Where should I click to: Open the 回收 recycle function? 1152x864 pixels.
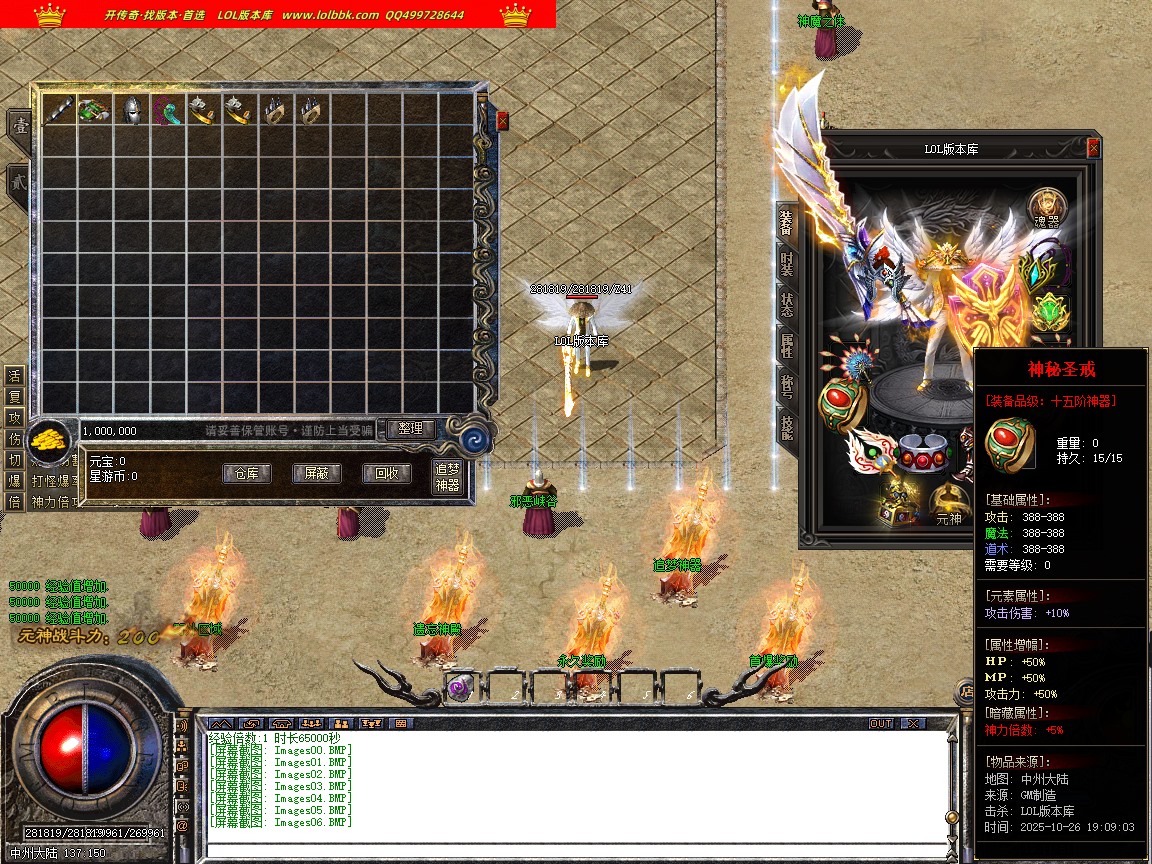386,474
